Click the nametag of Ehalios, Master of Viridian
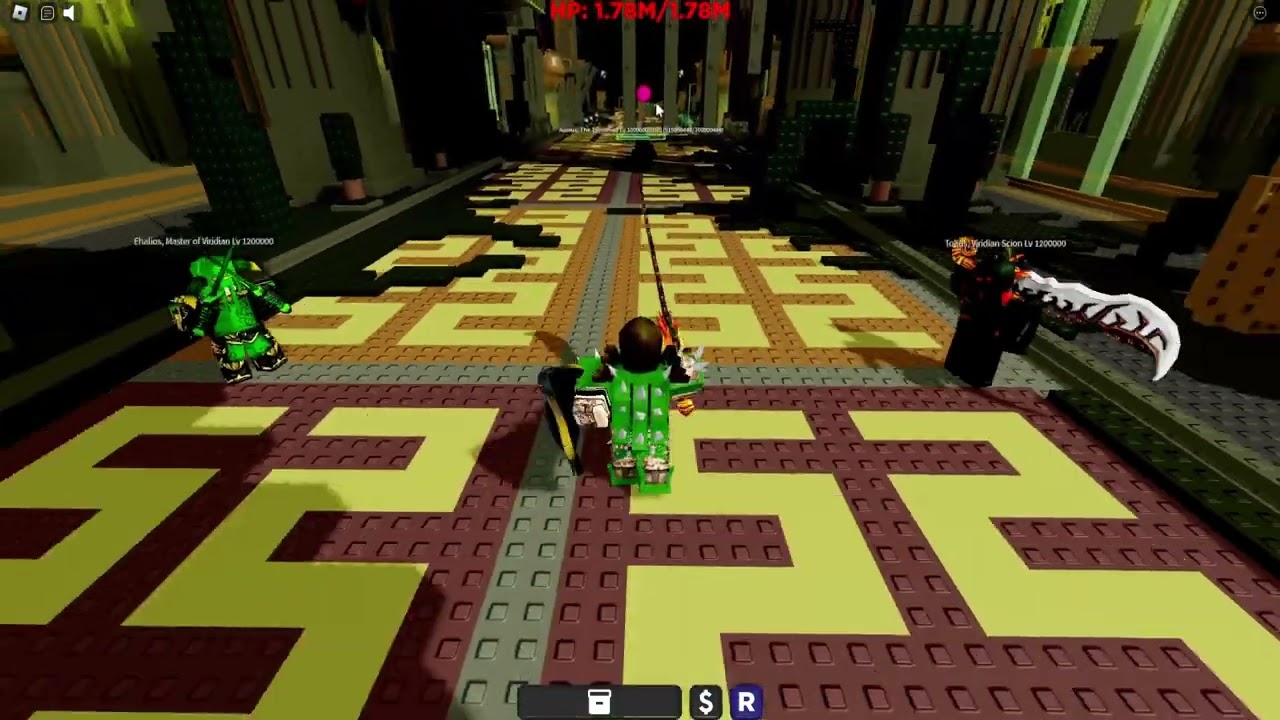Image resolution: width=1280 pixels, height=720 pixels. [x=205, y=241]
